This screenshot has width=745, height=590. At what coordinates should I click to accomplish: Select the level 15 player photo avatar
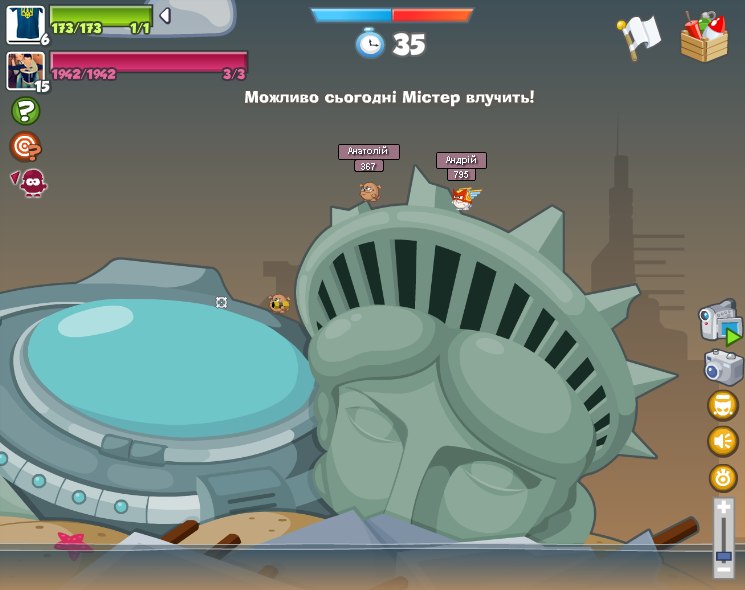(x=24, y=70)
